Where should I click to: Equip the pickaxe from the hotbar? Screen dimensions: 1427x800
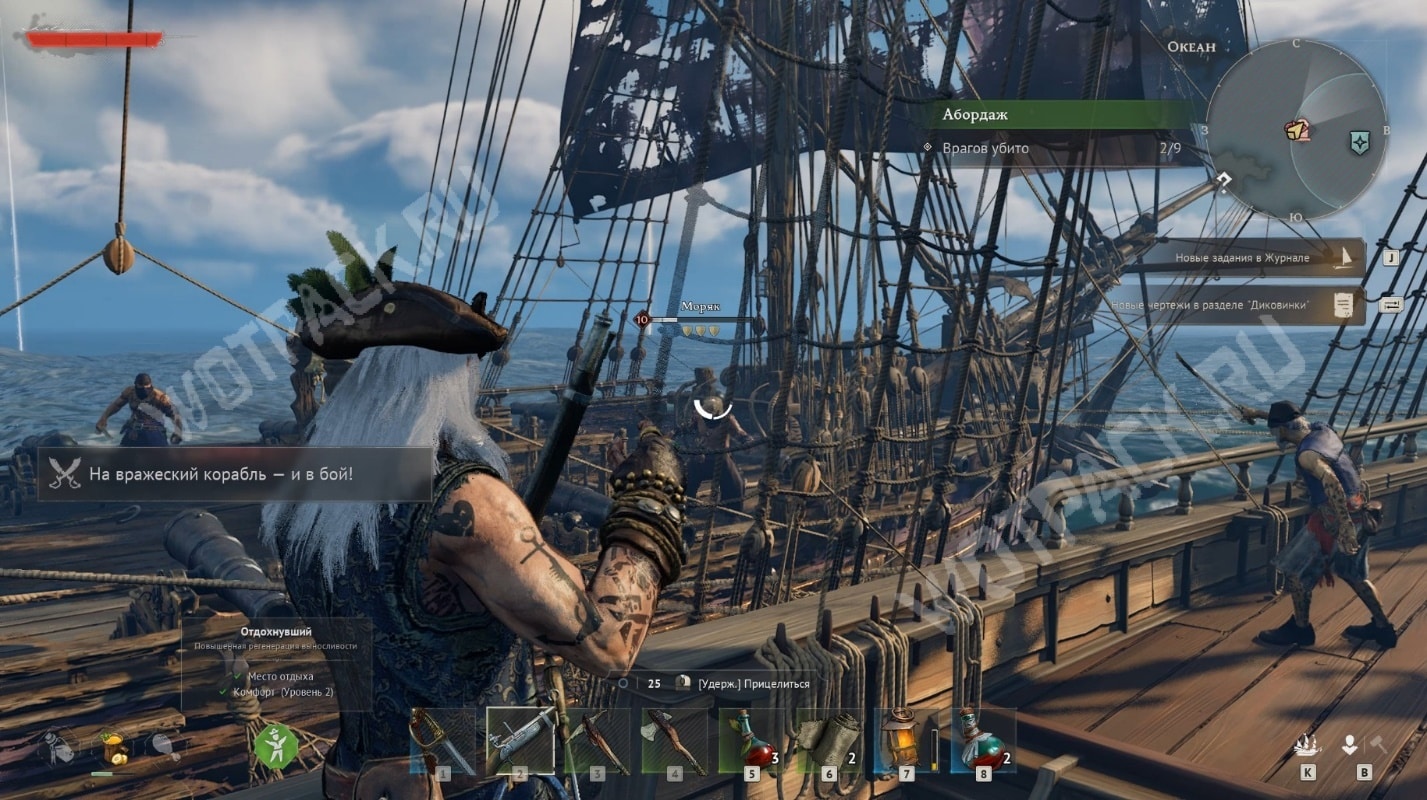coord(597,741)
